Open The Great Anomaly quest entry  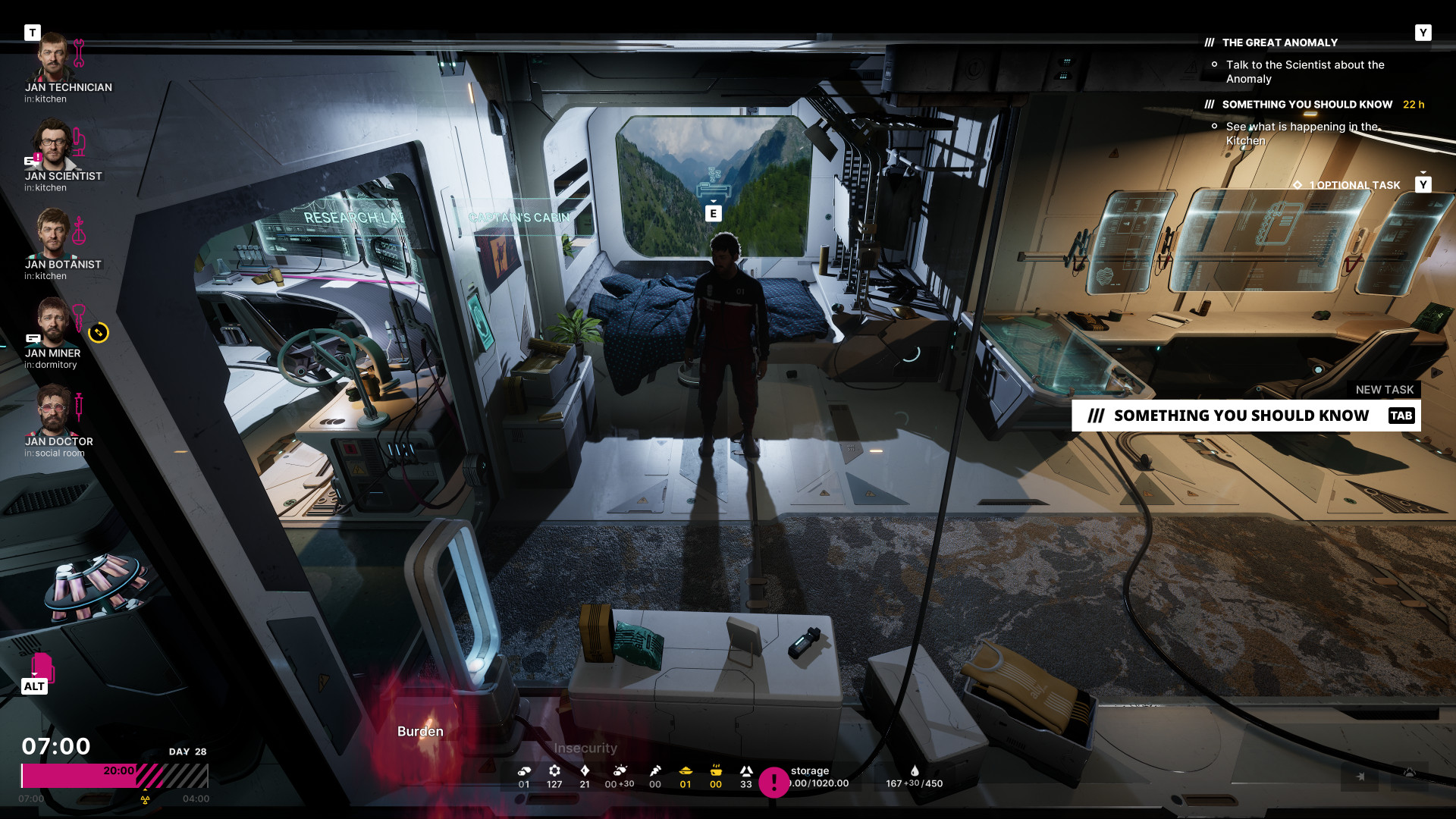[x=1279, y=43]
